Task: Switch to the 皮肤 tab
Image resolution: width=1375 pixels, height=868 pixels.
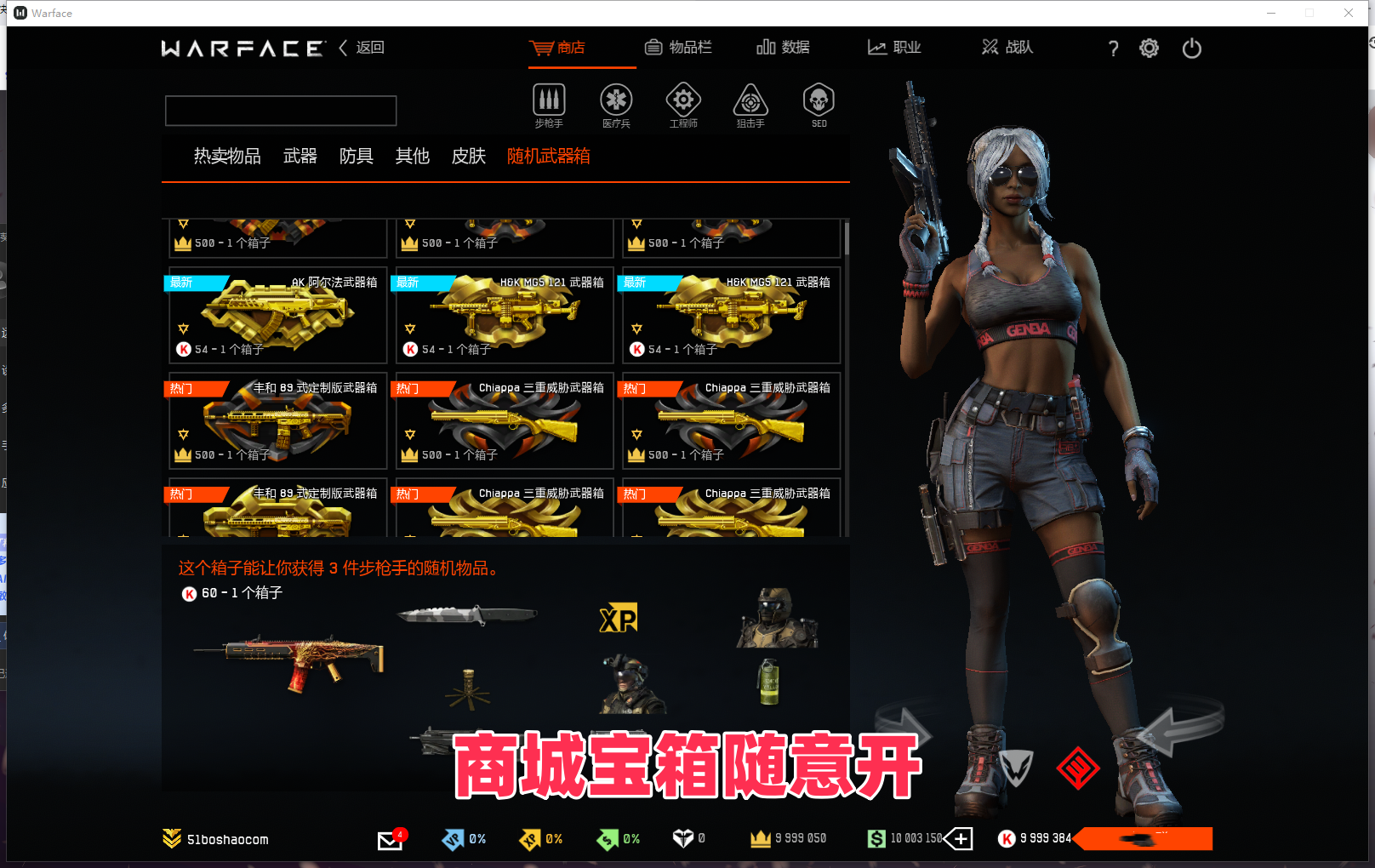Action: (x=467, y=157)
